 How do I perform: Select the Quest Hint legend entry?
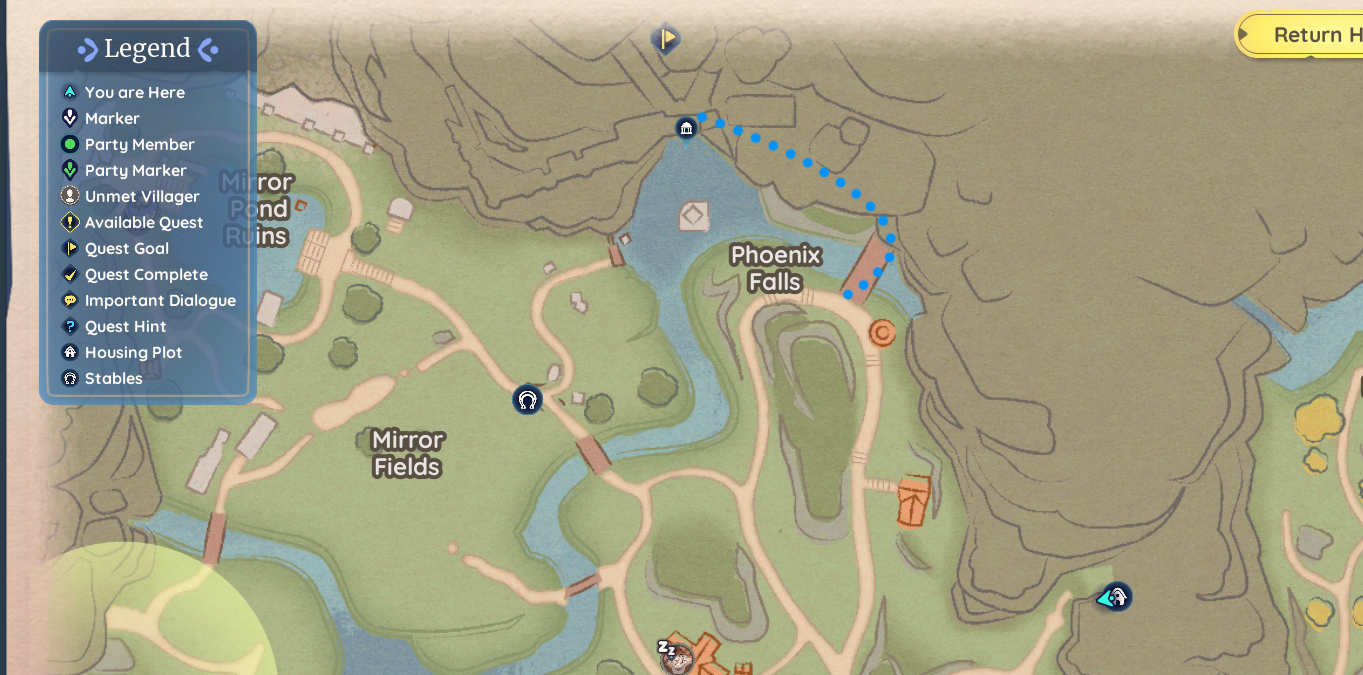[125, 326]
